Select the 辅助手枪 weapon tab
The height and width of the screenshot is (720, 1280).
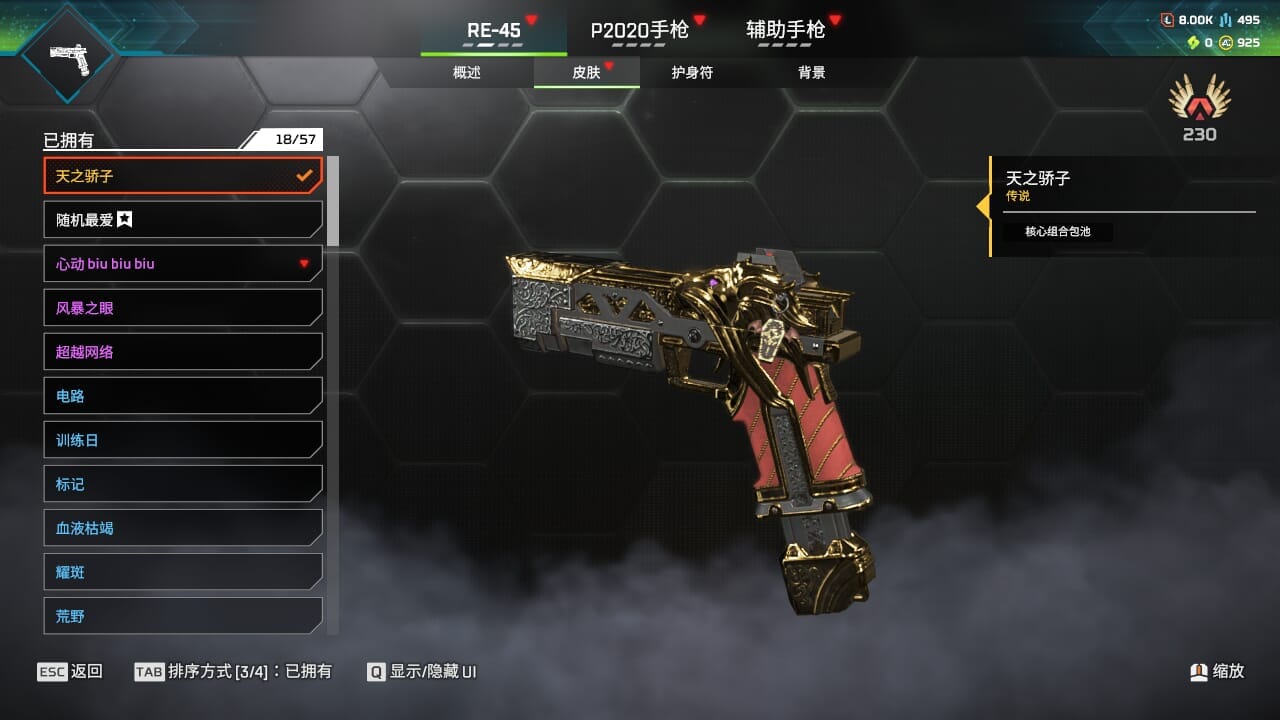(x=786, y=30)
